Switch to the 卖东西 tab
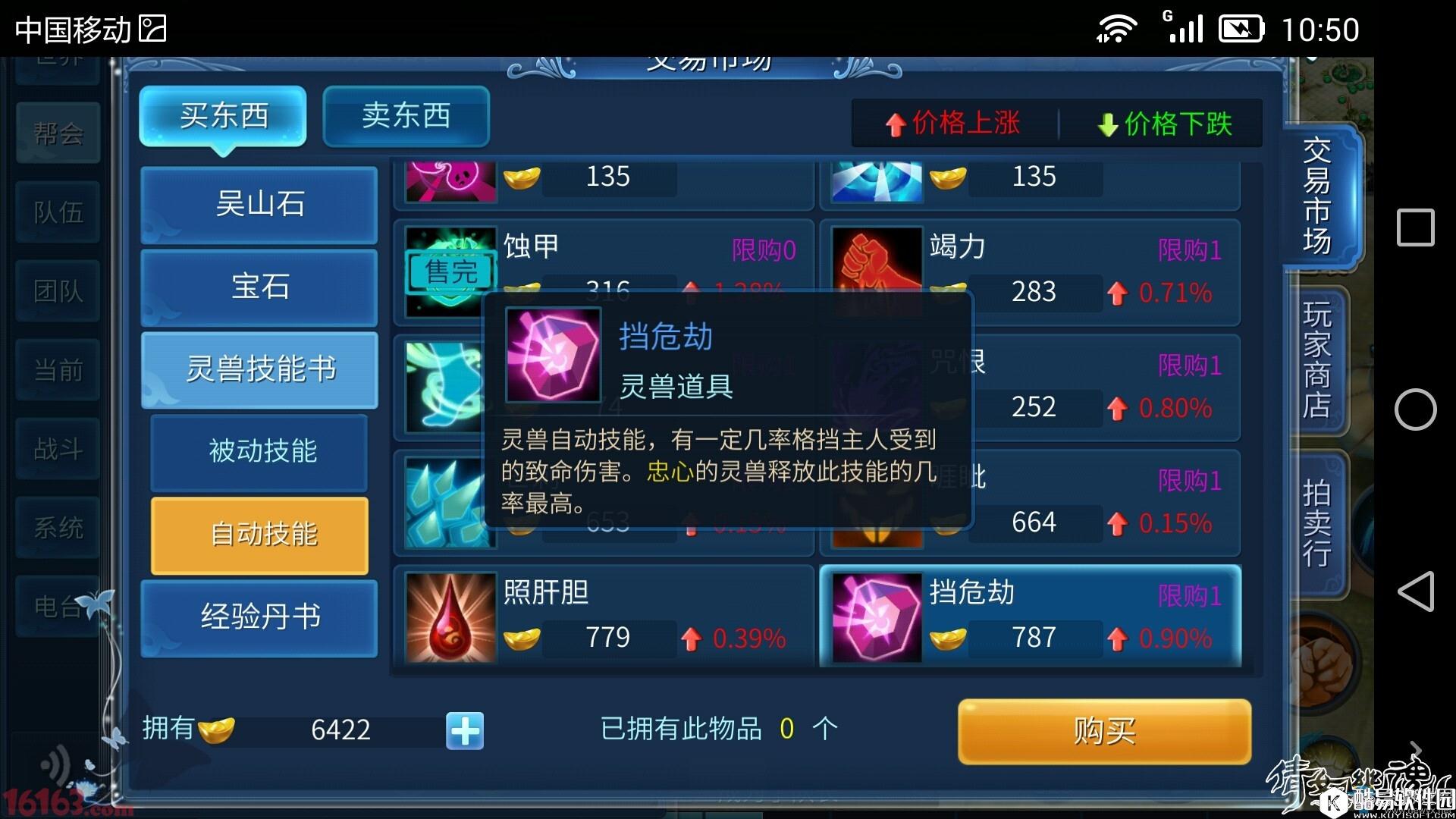 (406, 116)
